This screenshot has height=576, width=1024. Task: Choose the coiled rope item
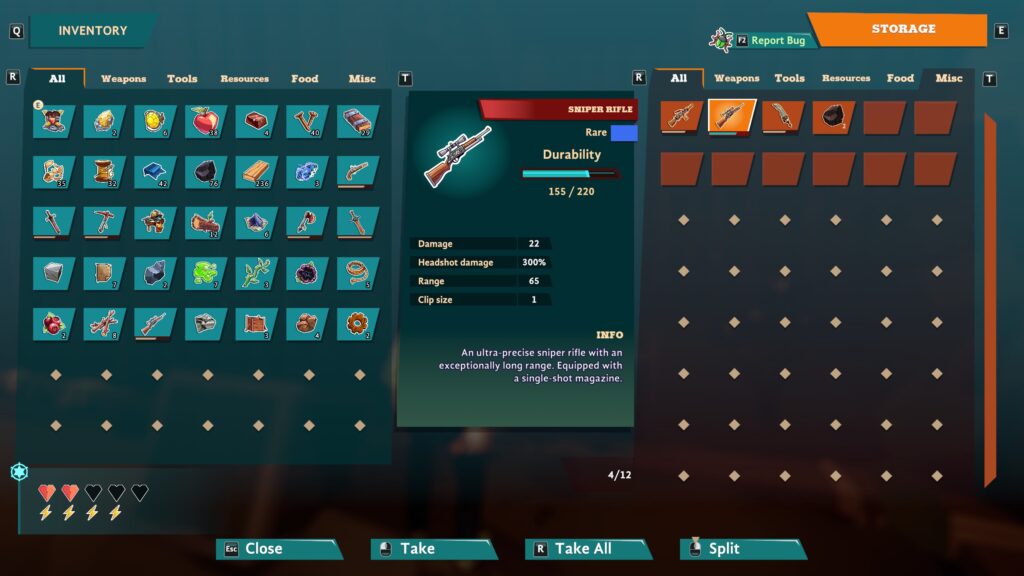[x=358, y=271]
